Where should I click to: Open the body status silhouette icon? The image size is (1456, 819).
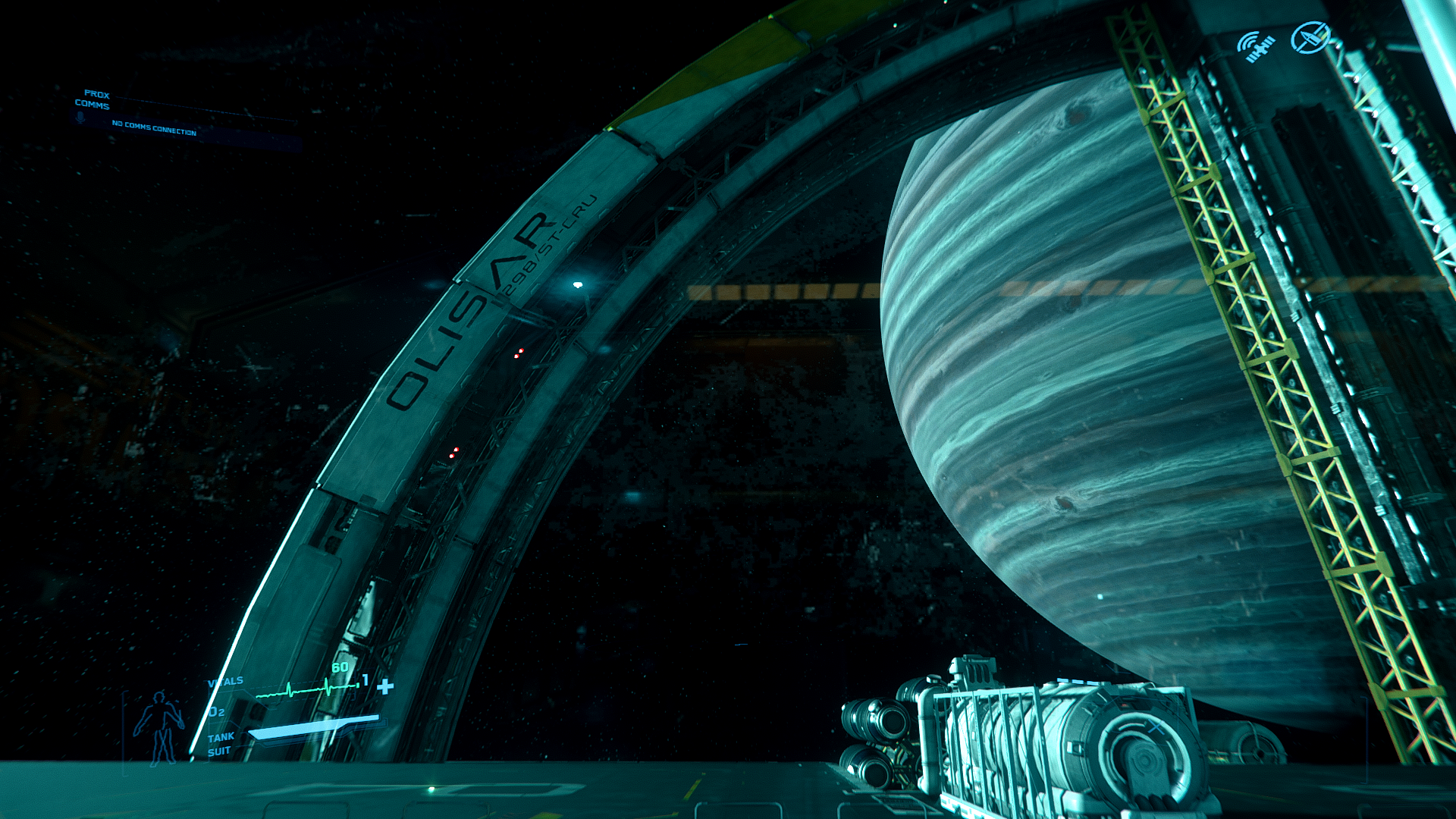[158, 728]
